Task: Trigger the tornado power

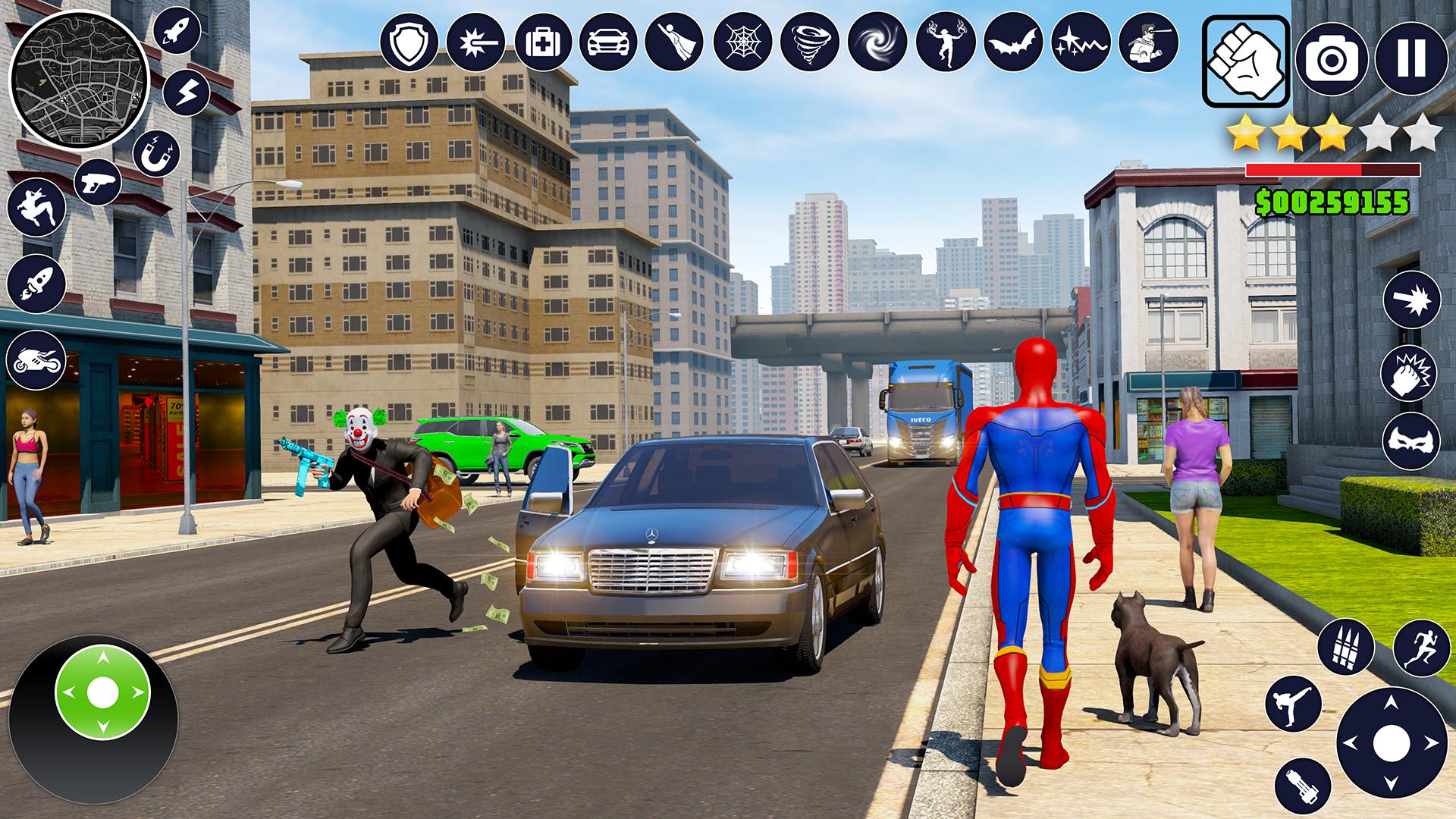Action: tap(810, 41)
